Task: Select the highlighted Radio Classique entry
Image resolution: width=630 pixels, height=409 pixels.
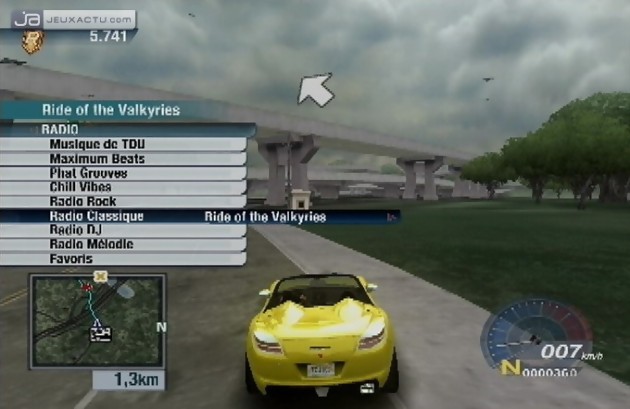Action: click(x=96, y=216)
